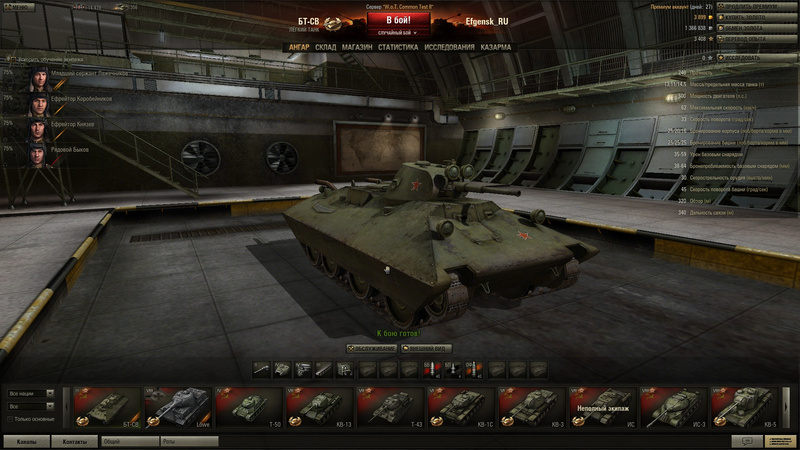Open the СТАТИСТИКА tab
This screenshot has height=450, width=800.
(x=398, y=47)
